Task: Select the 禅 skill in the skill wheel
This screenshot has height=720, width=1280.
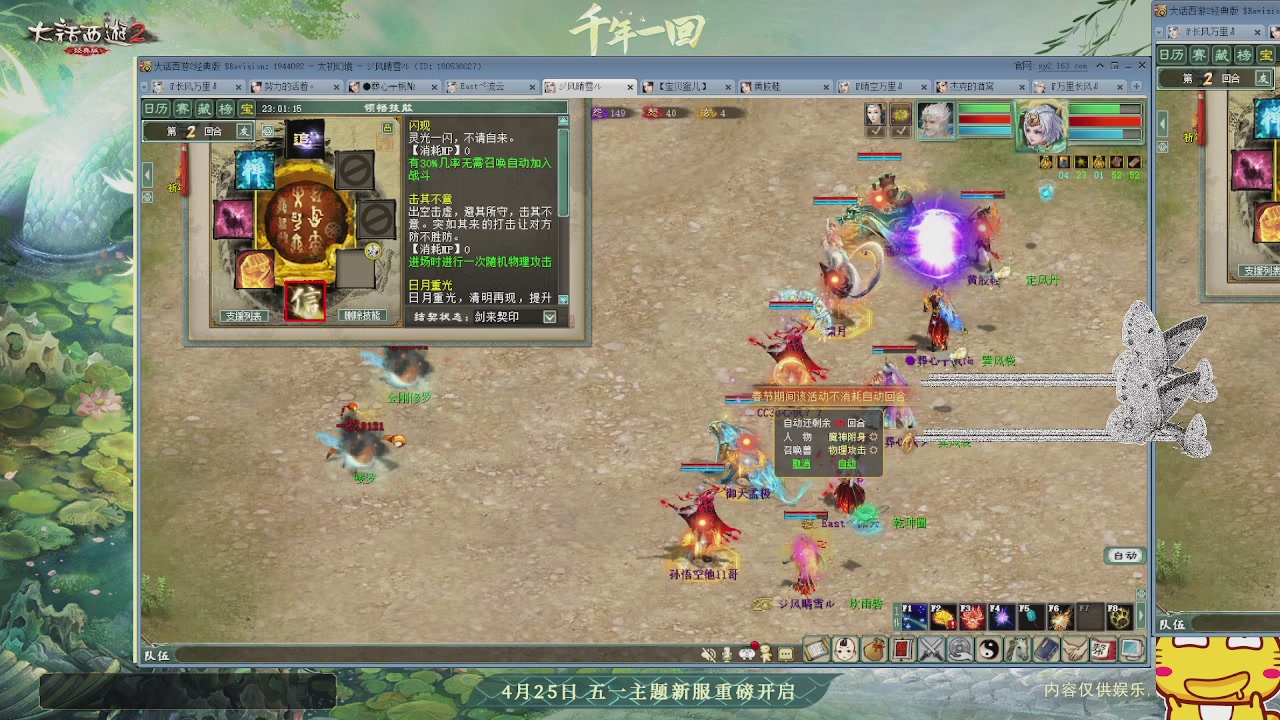Action: point(255,170)
